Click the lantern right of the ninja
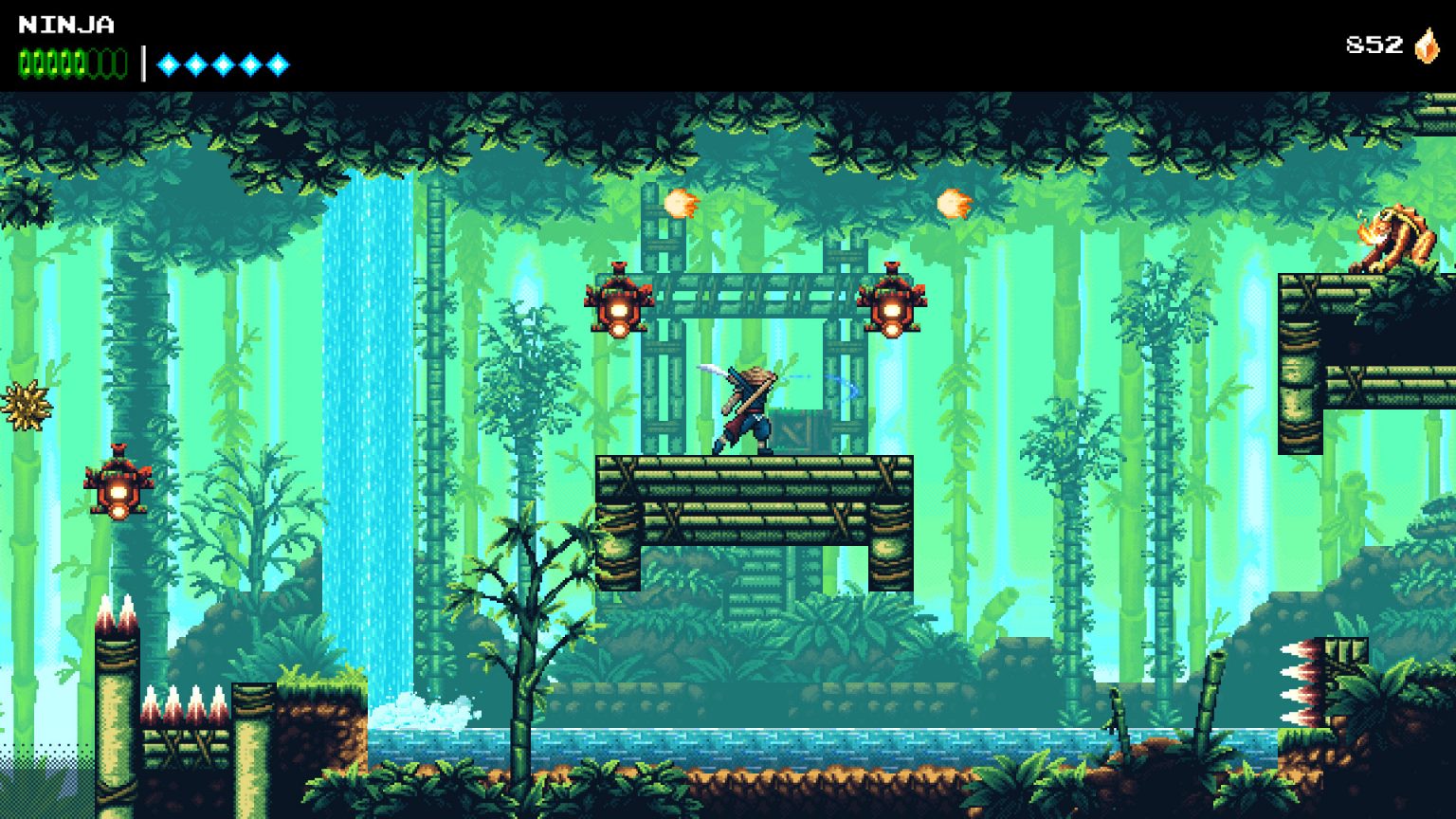Viewport: 1456px width, 819px height. [894, 308]
